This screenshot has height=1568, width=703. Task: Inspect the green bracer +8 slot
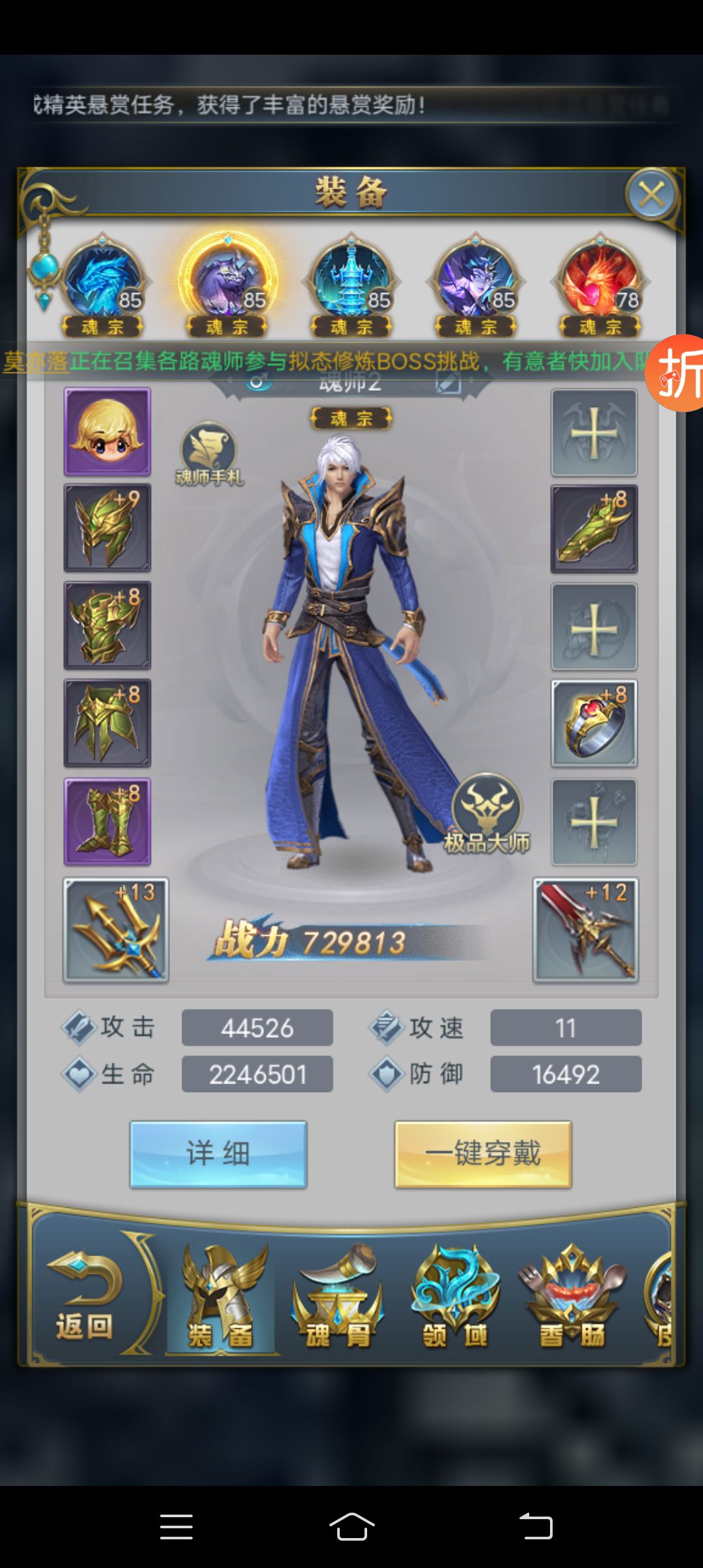tap(594, 529)
